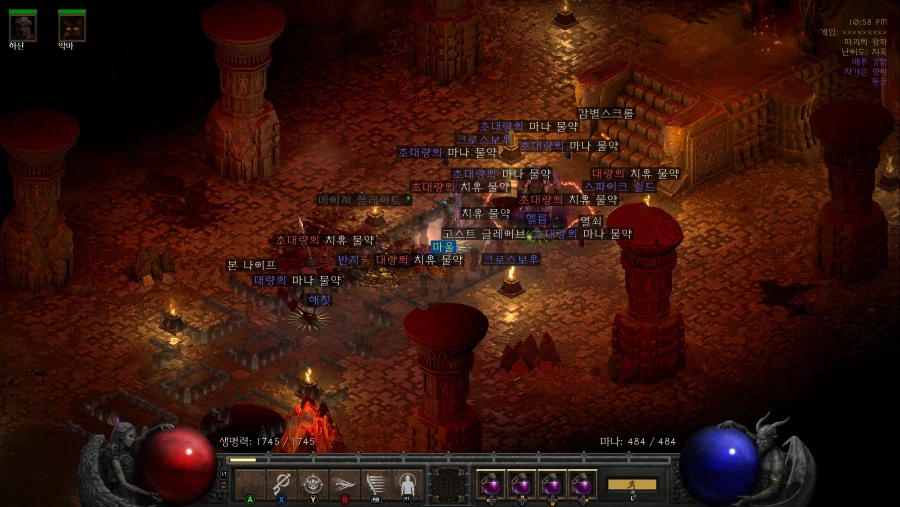Toggle the run/walk stamina button

[x=632, y=485]
